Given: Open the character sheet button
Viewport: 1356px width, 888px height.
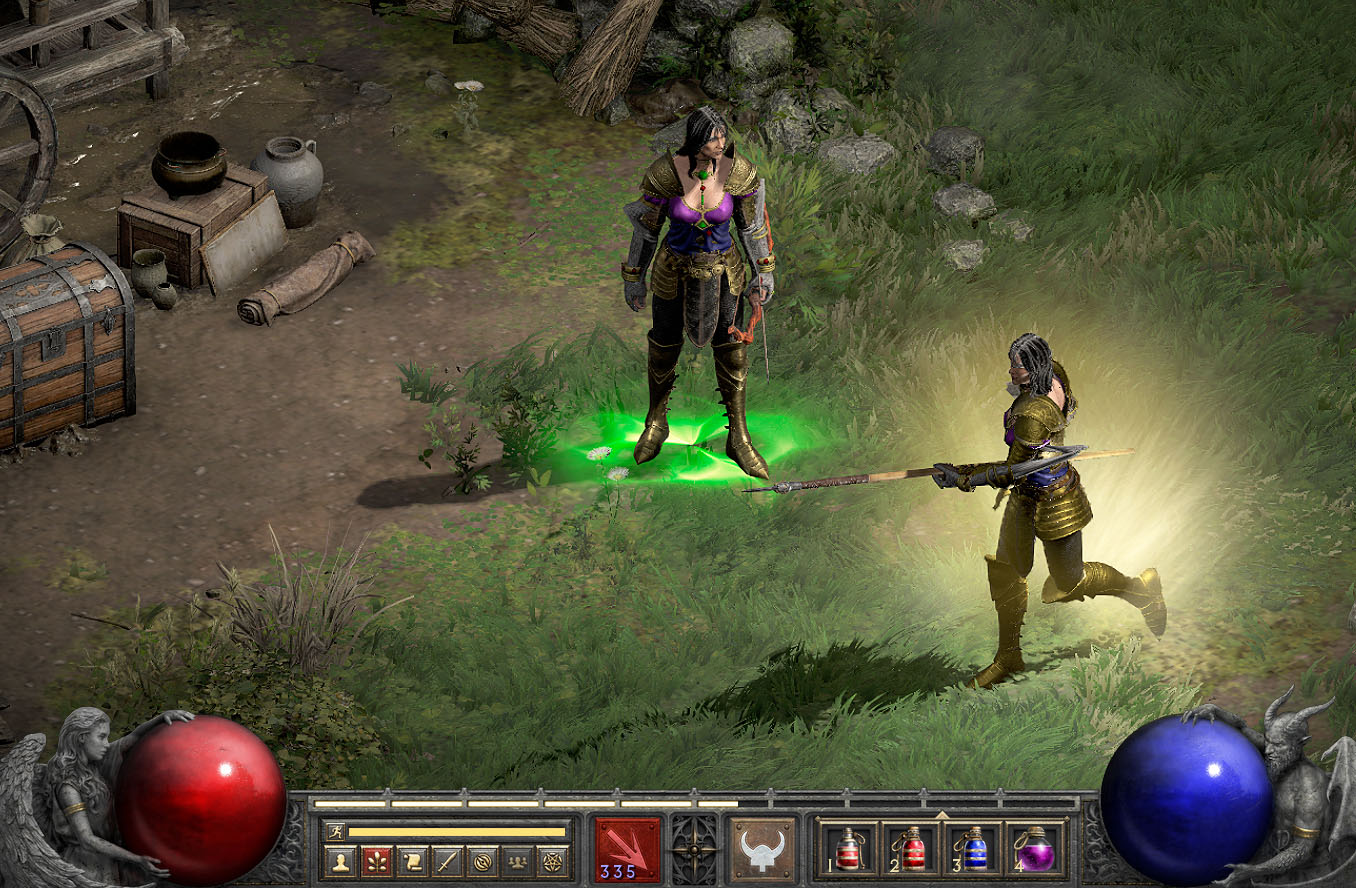Looking at the screenshot, I should [340, 860].
